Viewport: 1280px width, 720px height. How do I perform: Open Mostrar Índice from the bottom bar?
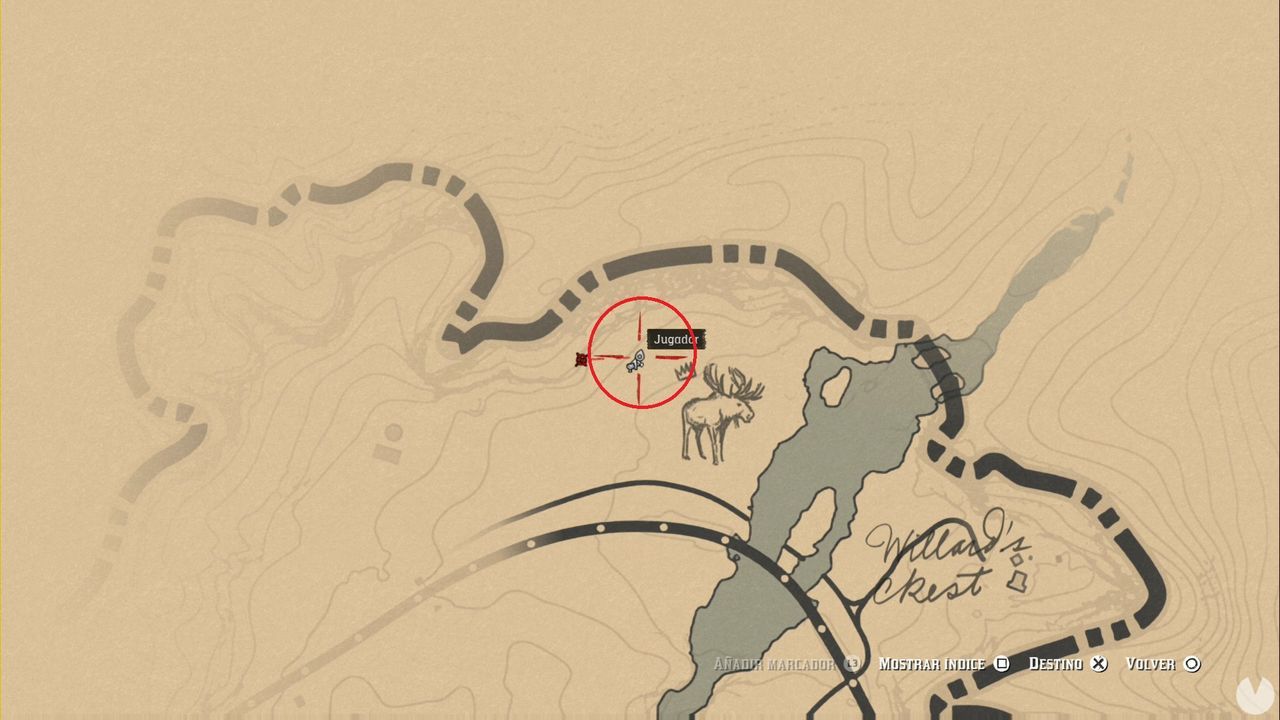[931, 663]
